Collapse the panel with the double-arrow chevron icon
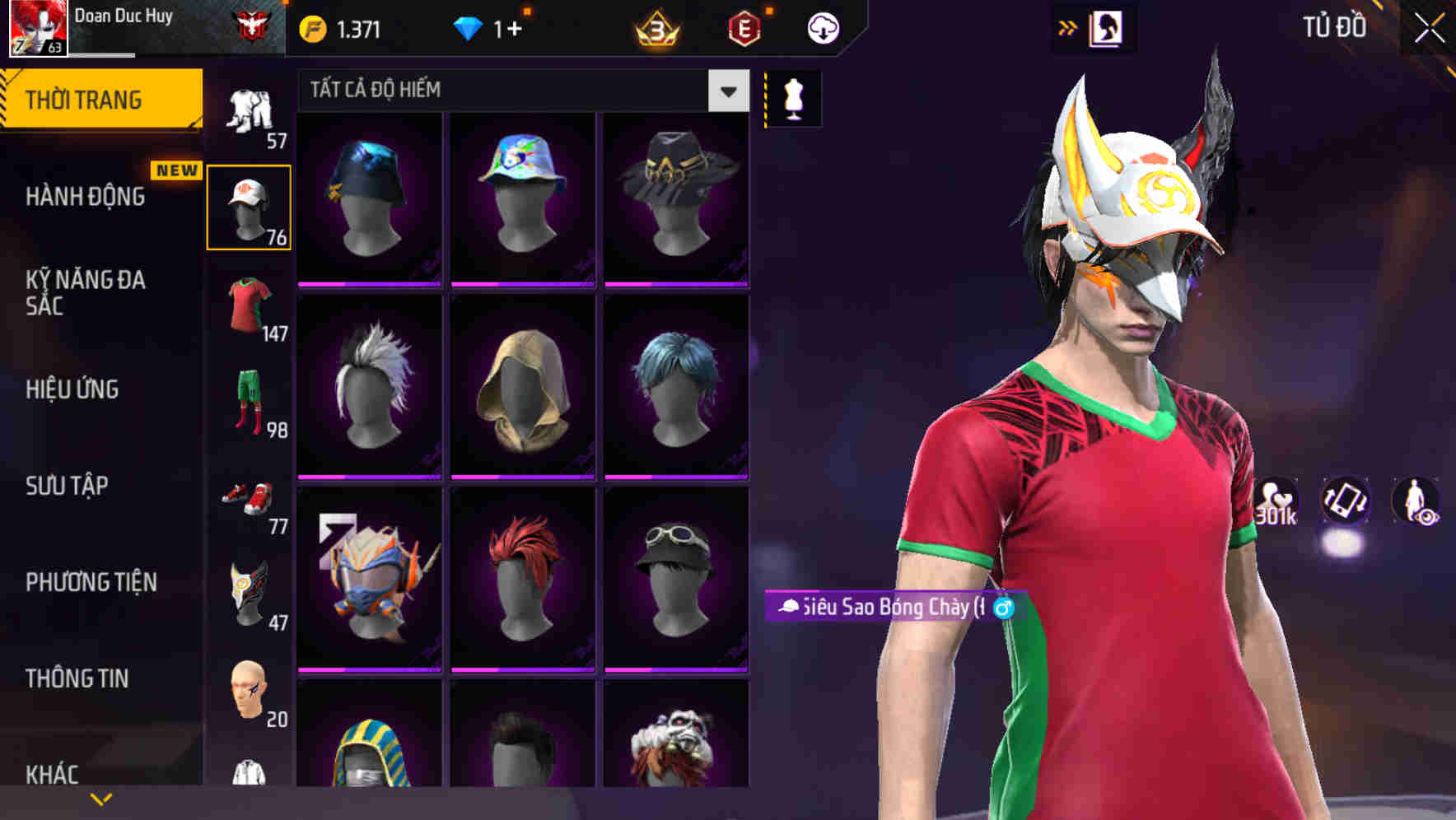1456x820 pixels. click(x=1068, y=26)
